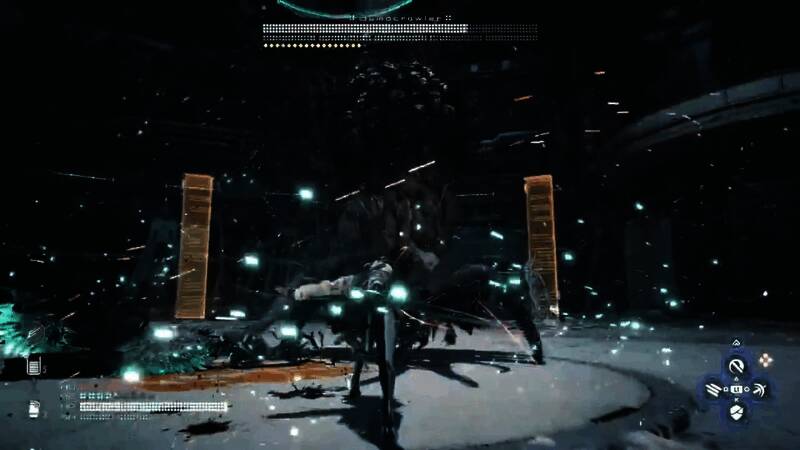The height and width of the screenshot is (450, 800).
Task: Select the upper canister item icon
Action: (x=35, y=367)
